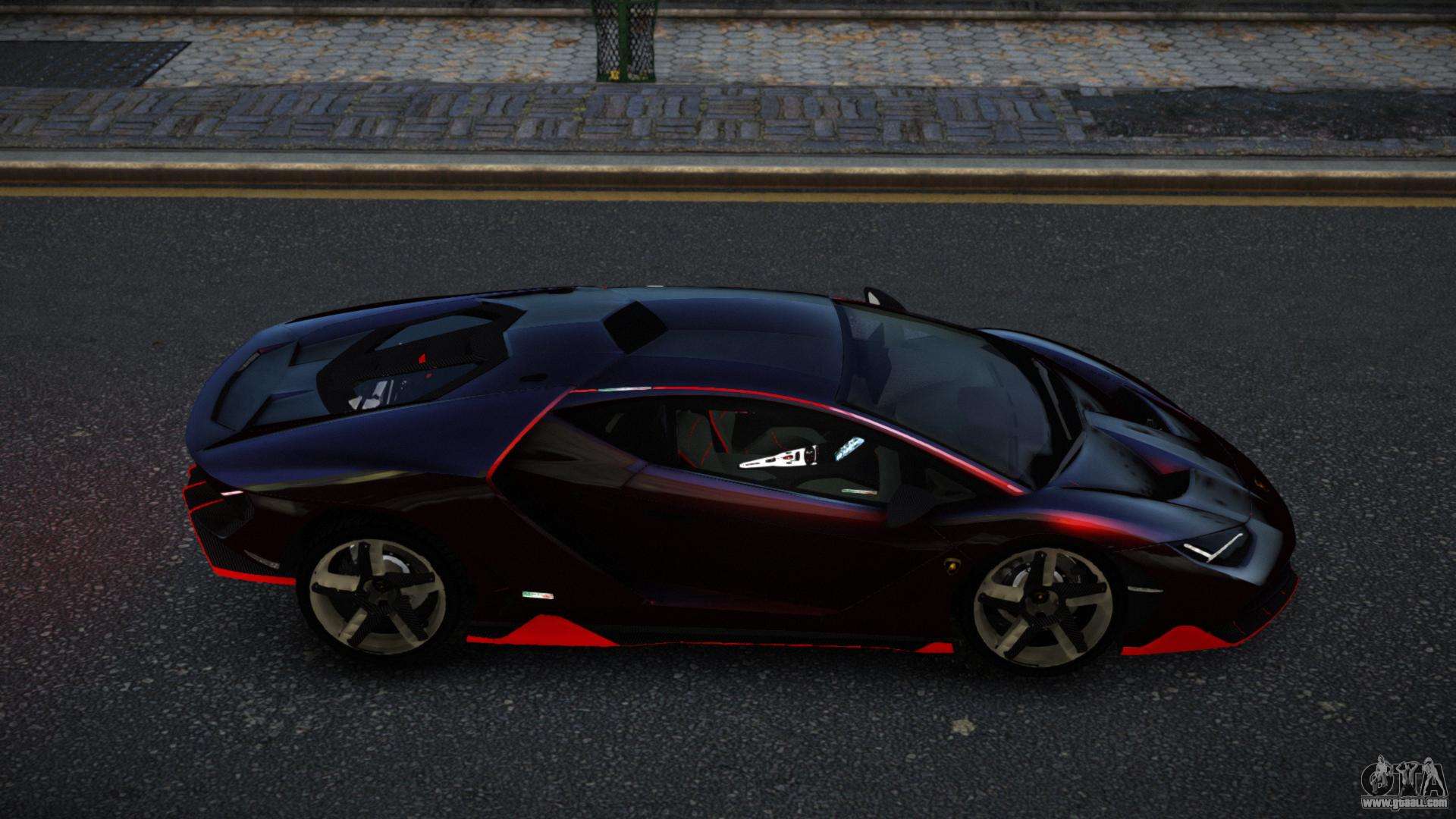Click the gtaall.com watermark logo

pyautogui.click(x=1403, y=785)
